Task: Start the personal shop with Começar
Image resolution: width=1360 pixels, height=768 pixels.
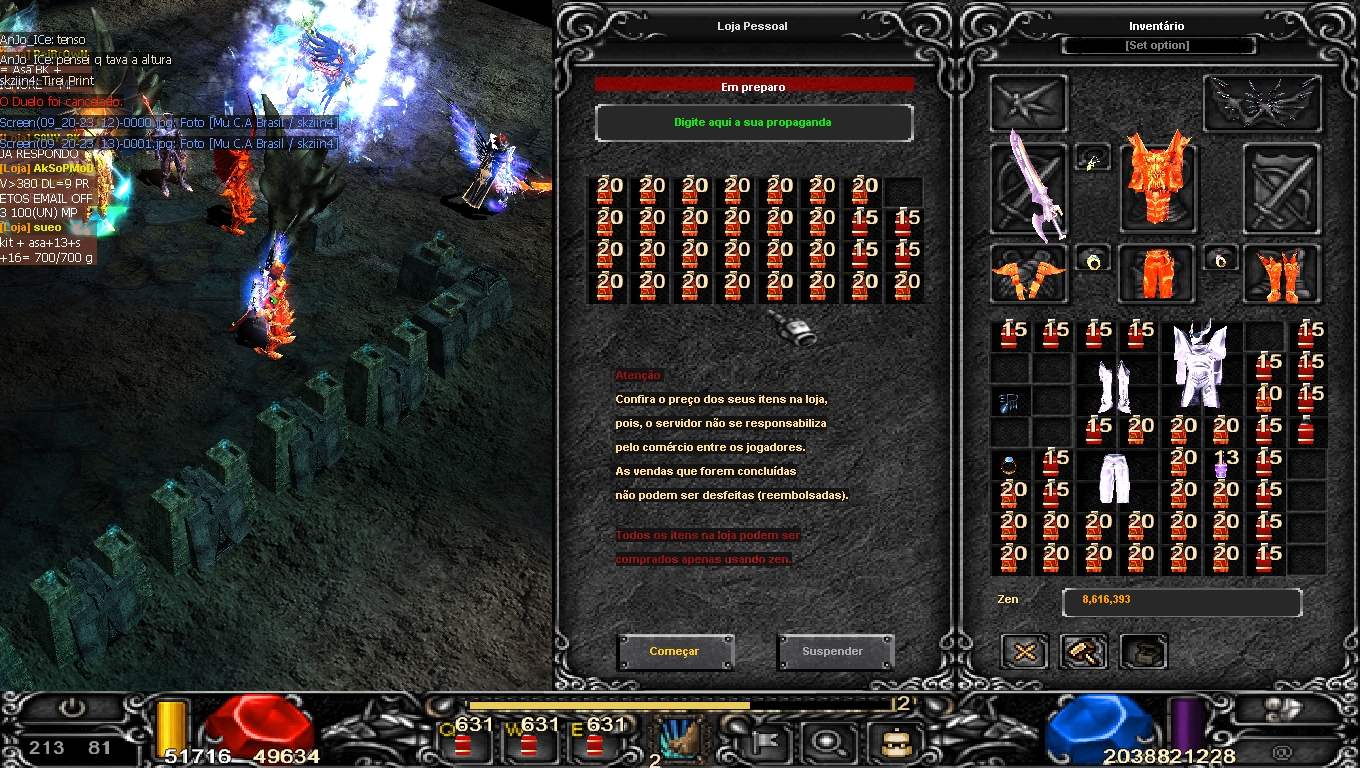Action: tap(675, 651)
